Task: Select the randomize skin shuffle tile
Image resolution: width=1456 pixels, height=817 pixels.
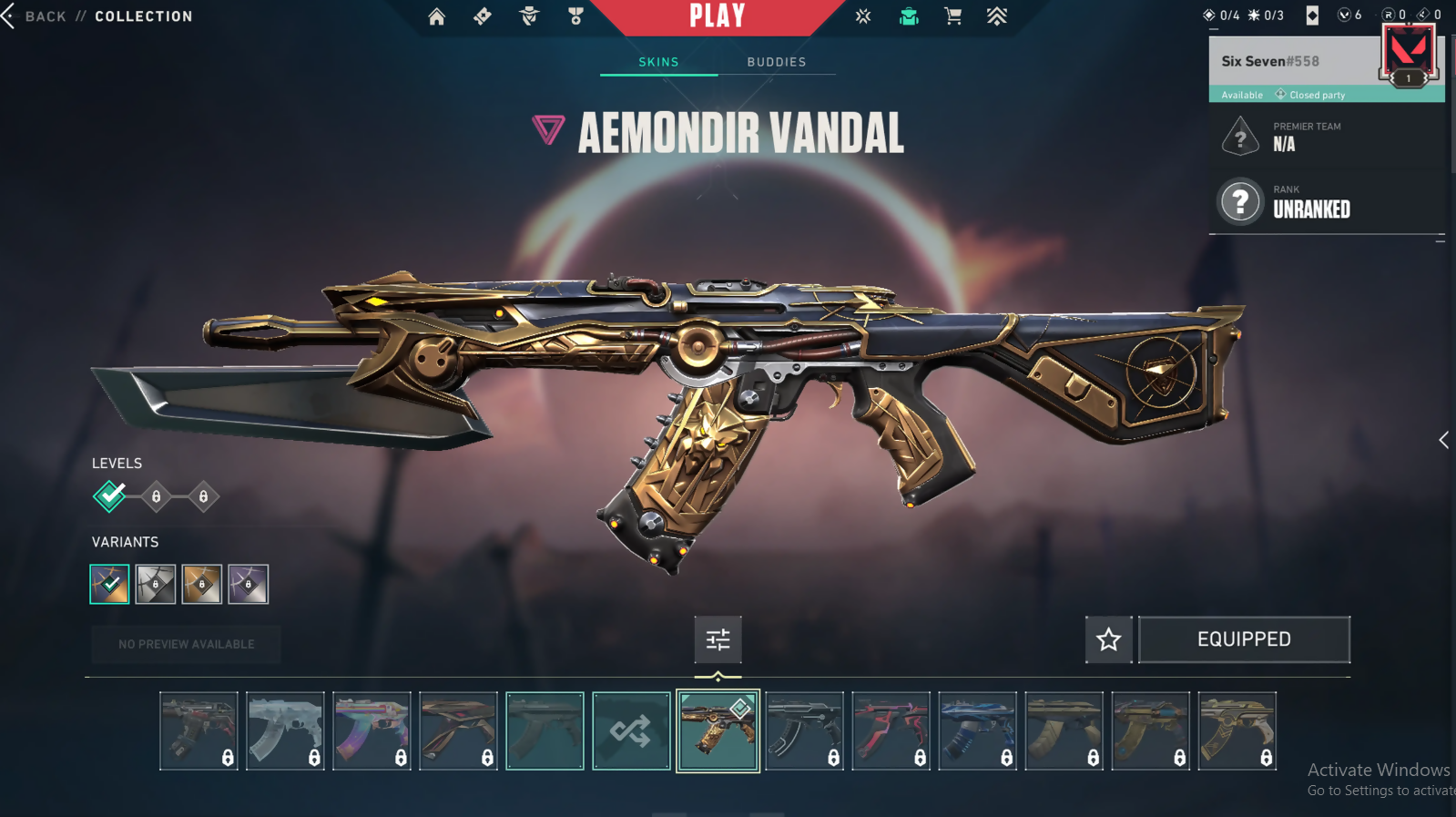Action: [631, 730]
